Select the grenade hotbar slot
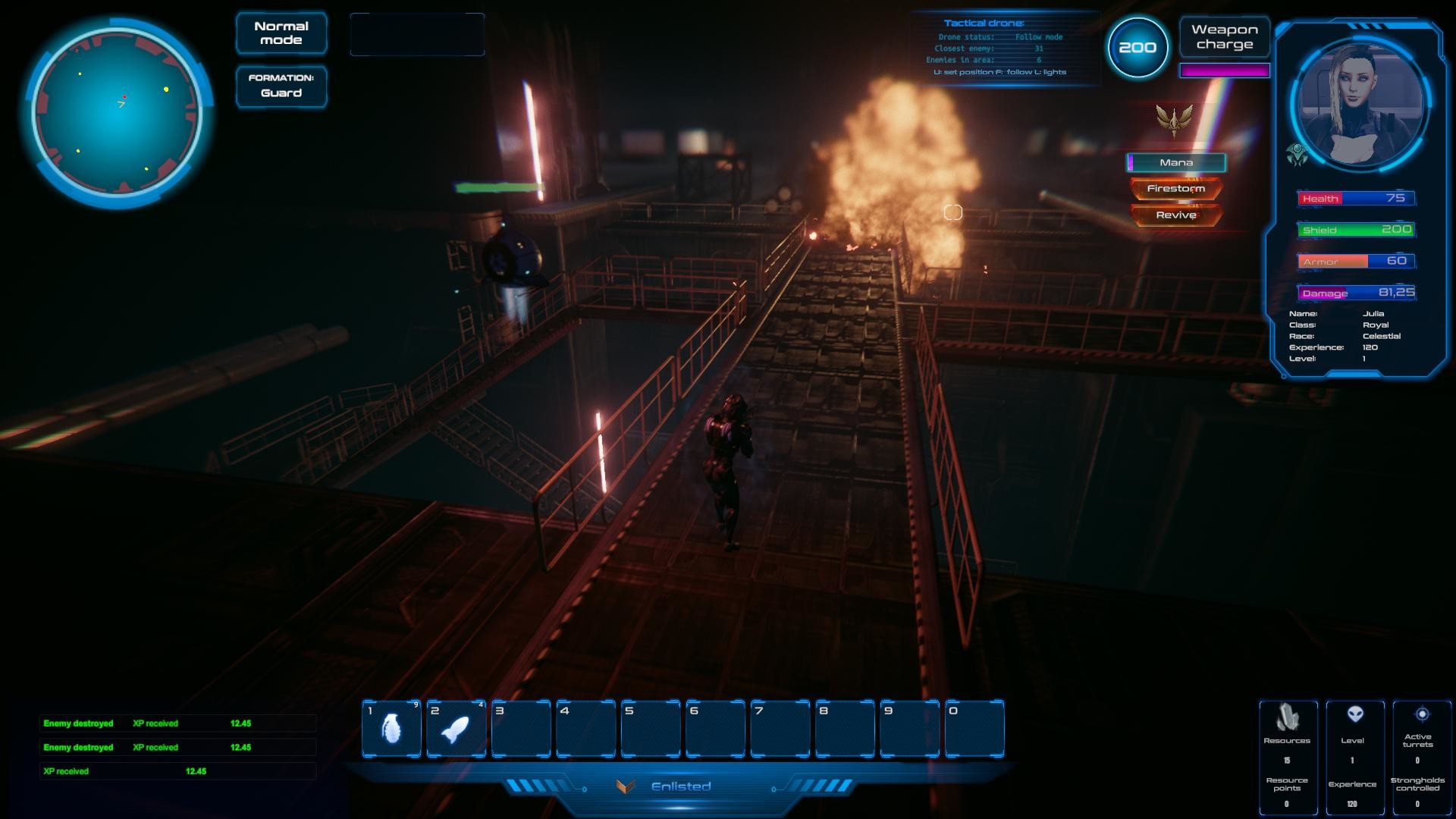The width and height of the screenshot is (1456, 819). (391, 729)
